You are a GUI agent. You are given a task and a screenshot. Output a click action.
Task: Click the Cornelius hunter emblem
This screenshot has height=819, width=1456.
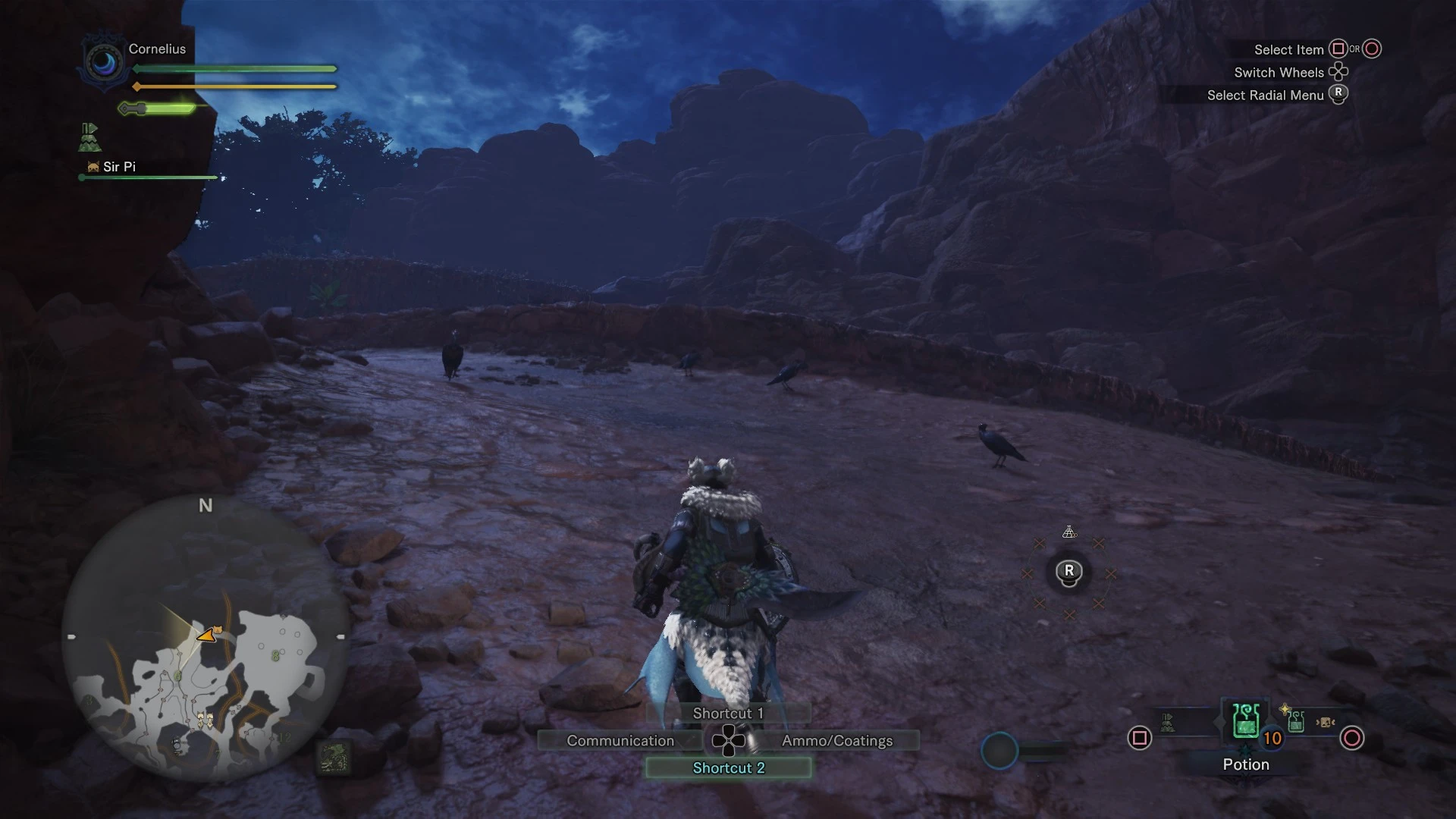pyautogui.click(x=103, y=62)
